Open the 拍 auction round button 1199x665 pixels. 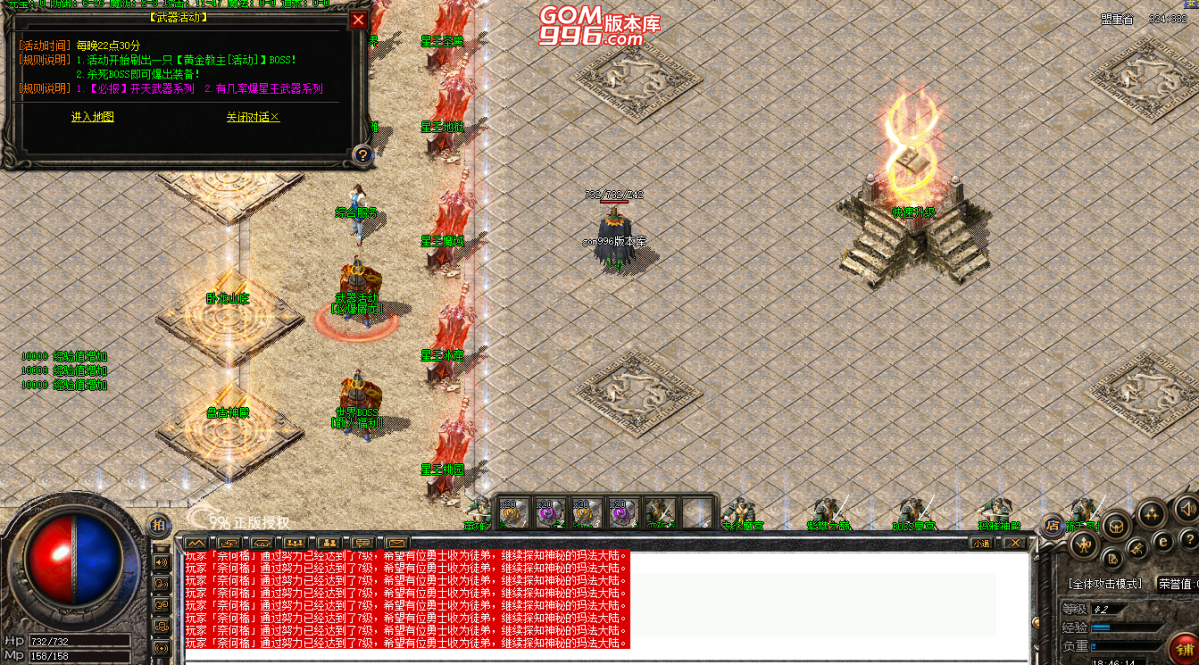point(158,525)
